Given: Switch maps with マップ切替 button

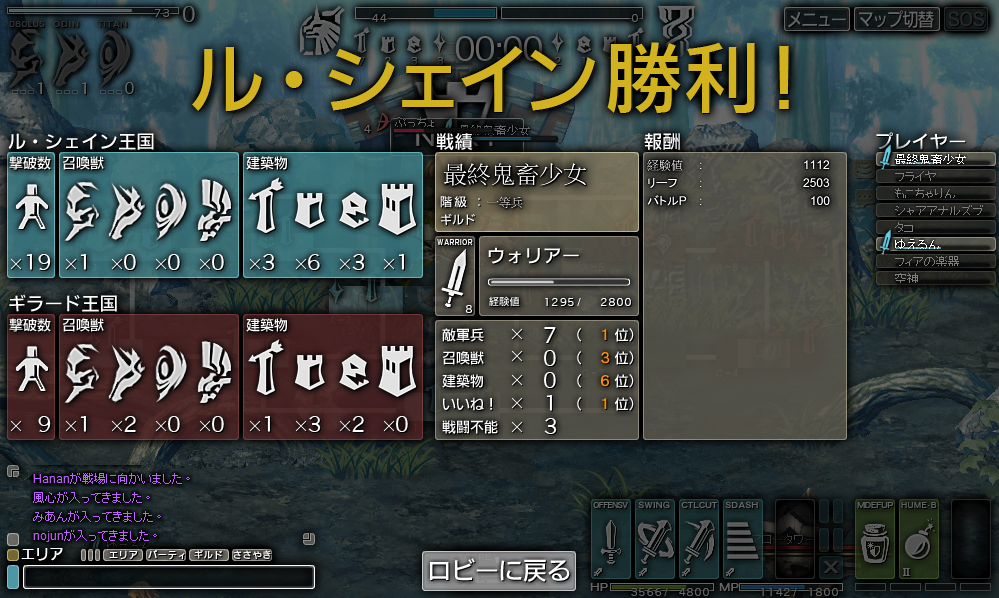Looking at the screenshot, I should pyautogui.click(x=897, y=19).
